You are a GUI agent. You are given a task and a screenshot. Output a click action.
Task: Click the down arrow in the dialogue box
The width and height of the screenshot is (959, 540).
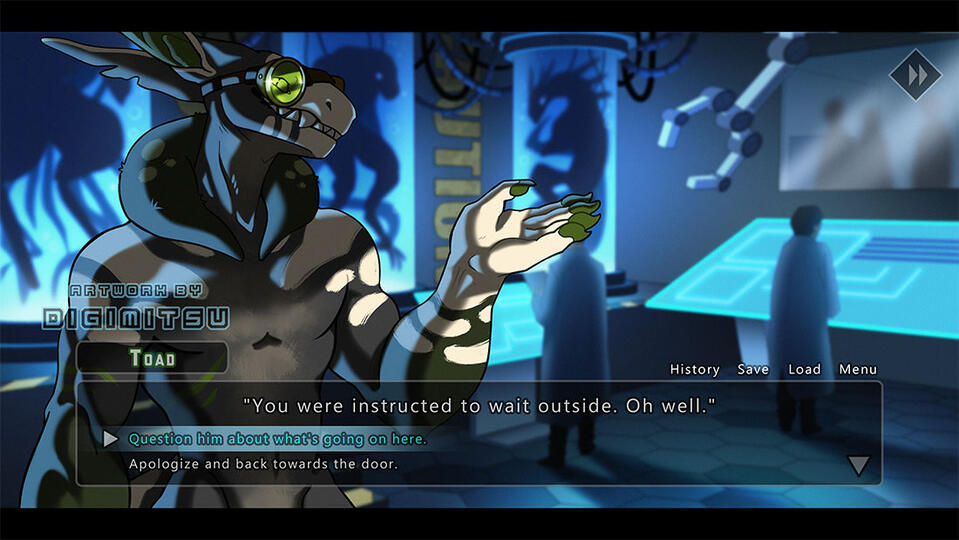coord(858,465)
